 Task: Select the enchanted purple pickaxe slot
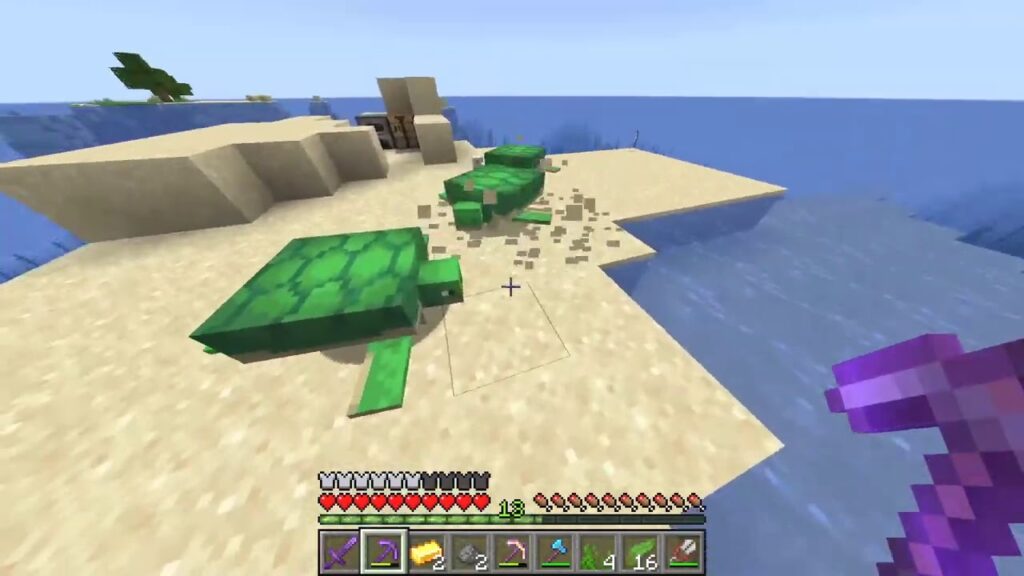pyautogui.click(x=382, y=551)
